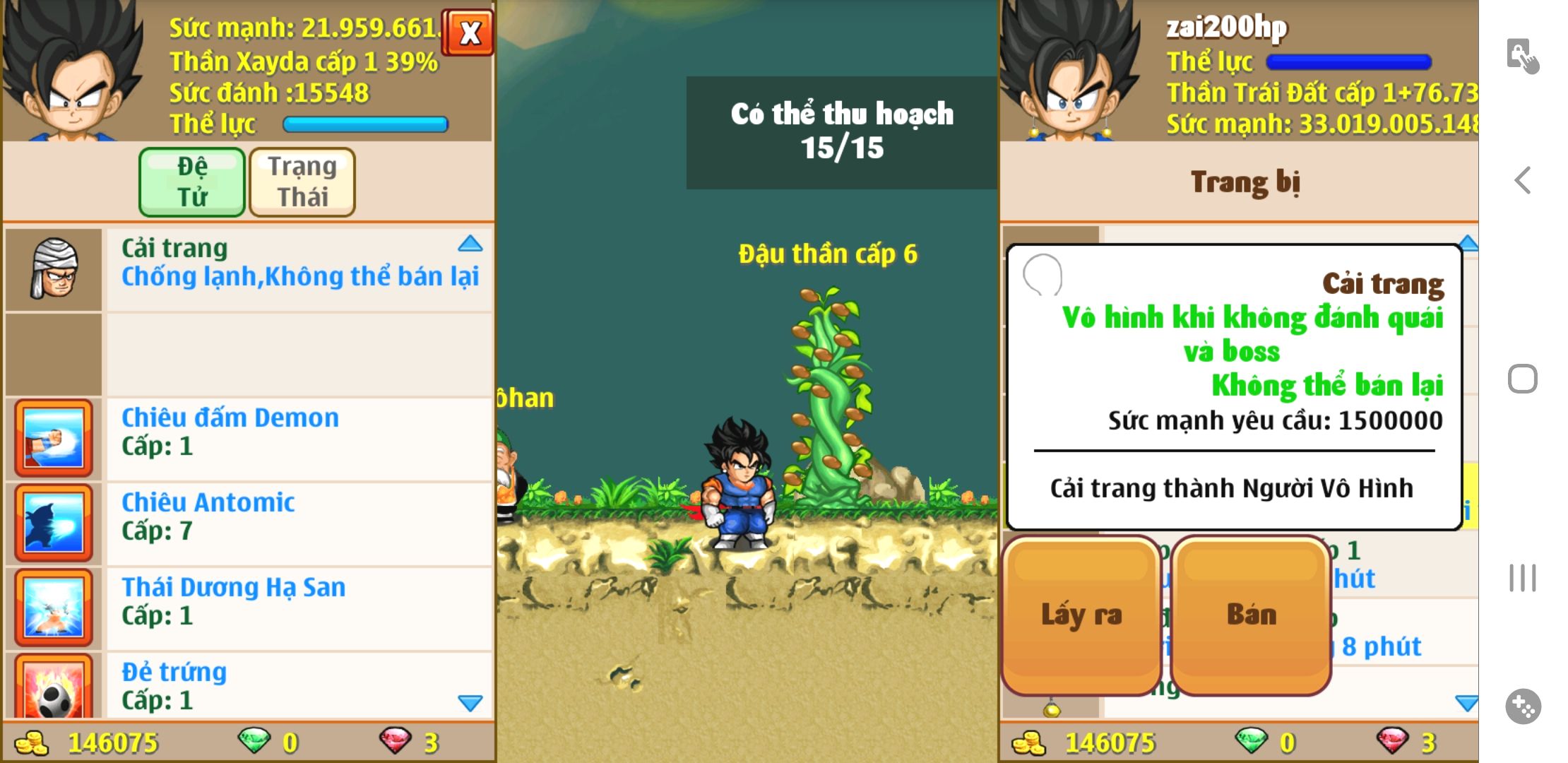Click the down arrow in the disciple list
Viewport: 1568px width, 763px height.
(470, 702)
